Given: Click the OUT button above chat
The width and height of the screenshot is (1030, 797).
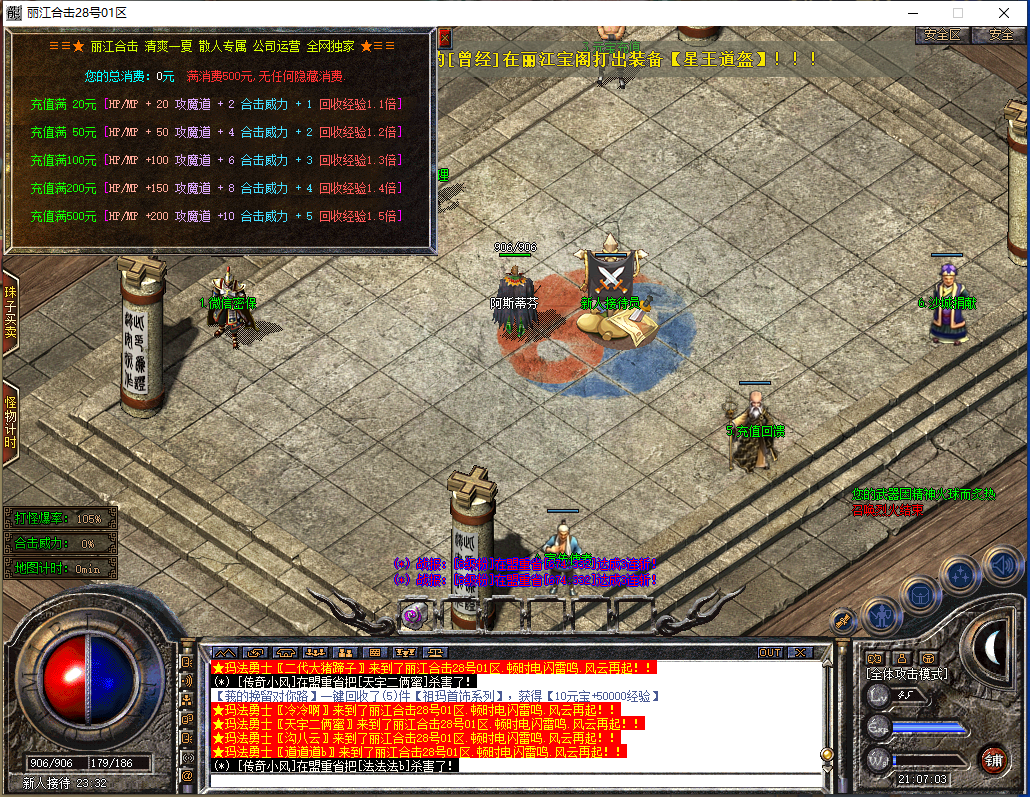Looking at the screenshot, I should coord(769,653).
